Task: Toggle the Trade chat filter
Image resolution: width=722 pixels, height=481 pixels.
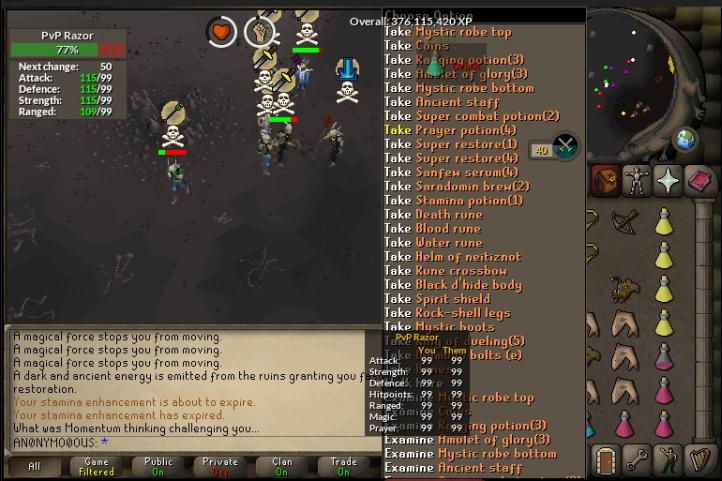Action: pyautogui.click(x=344, y=466)
